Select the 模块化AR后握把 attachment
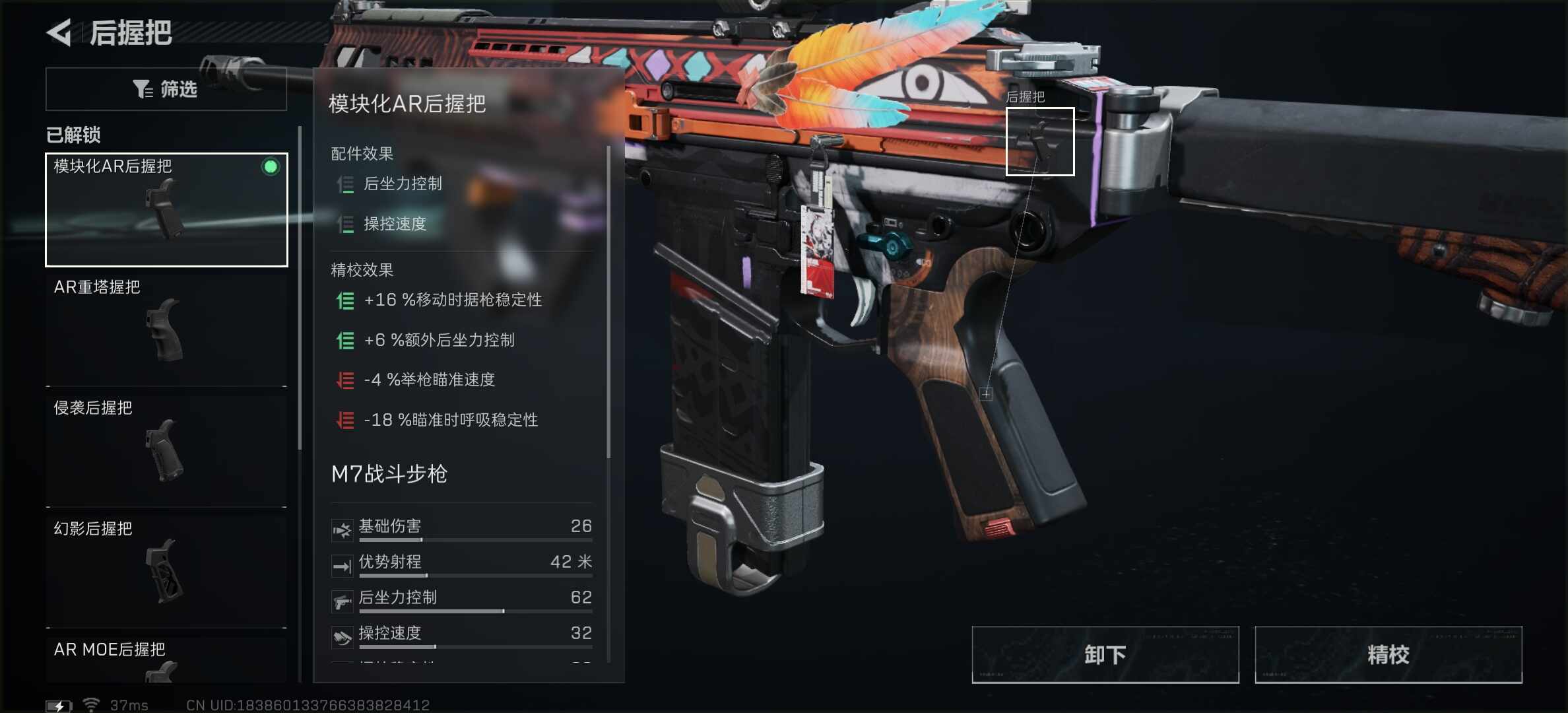 166,210
